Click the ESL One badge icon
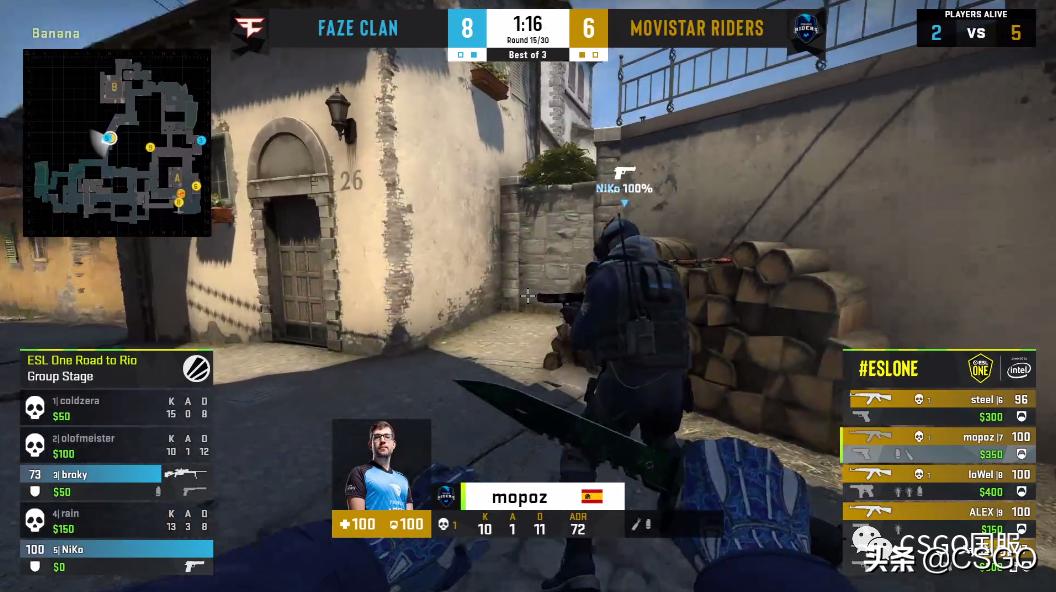The image size is (1056, 592). [x=979, y=368]
